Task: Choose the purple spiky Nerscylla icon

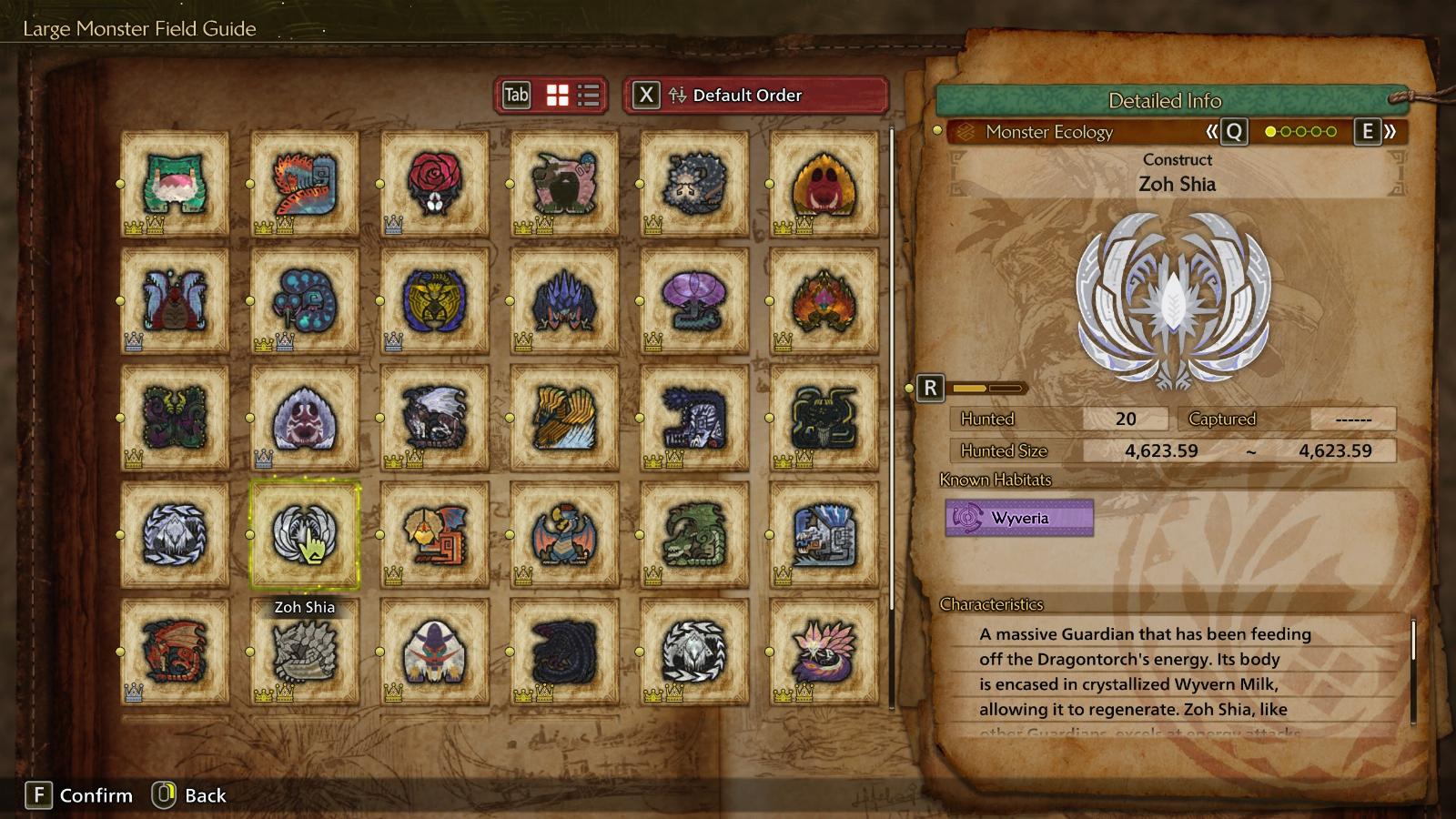Action: coord(564,300)
